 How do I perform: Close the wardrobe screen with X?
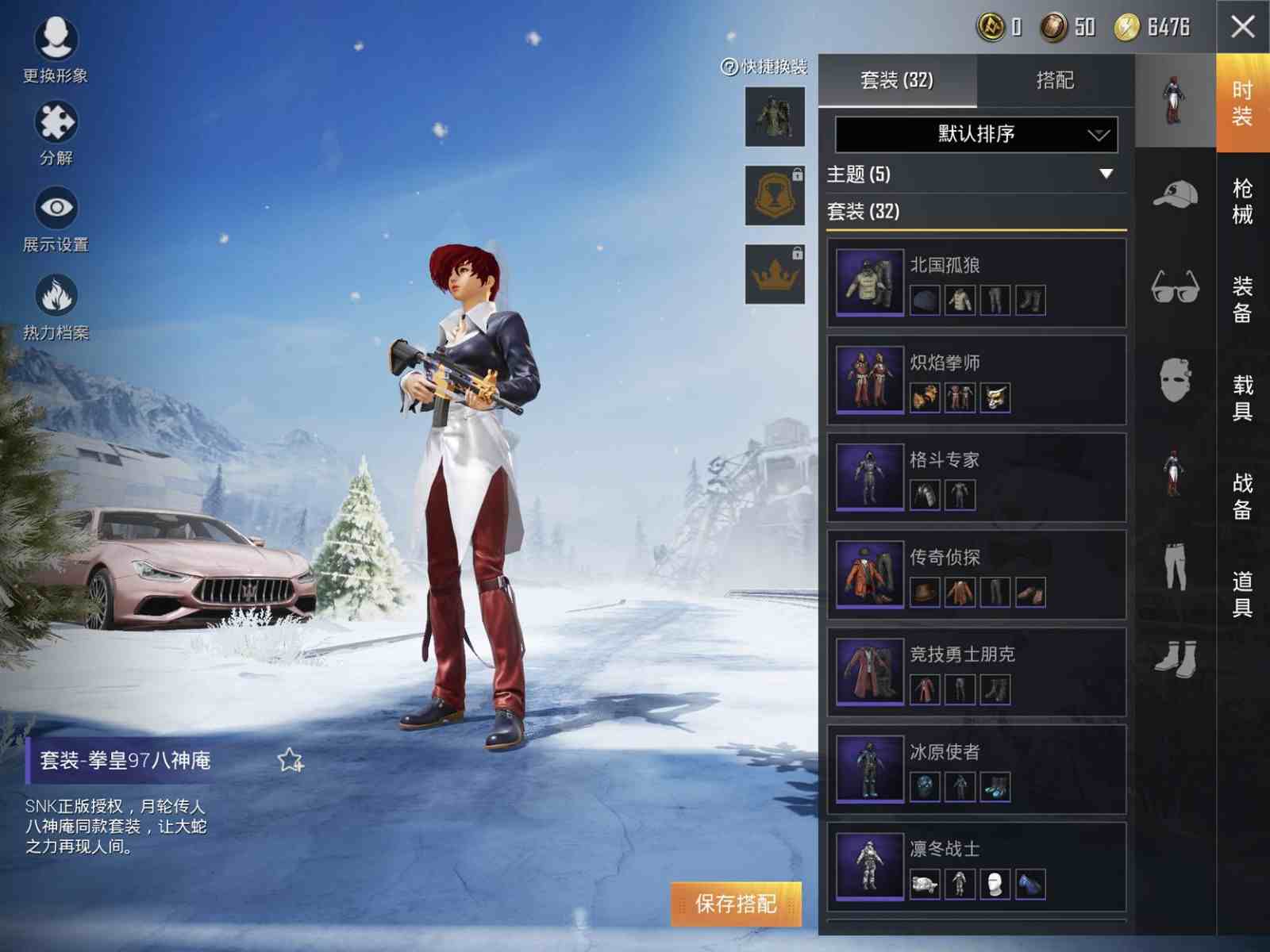coord(1242,27)
